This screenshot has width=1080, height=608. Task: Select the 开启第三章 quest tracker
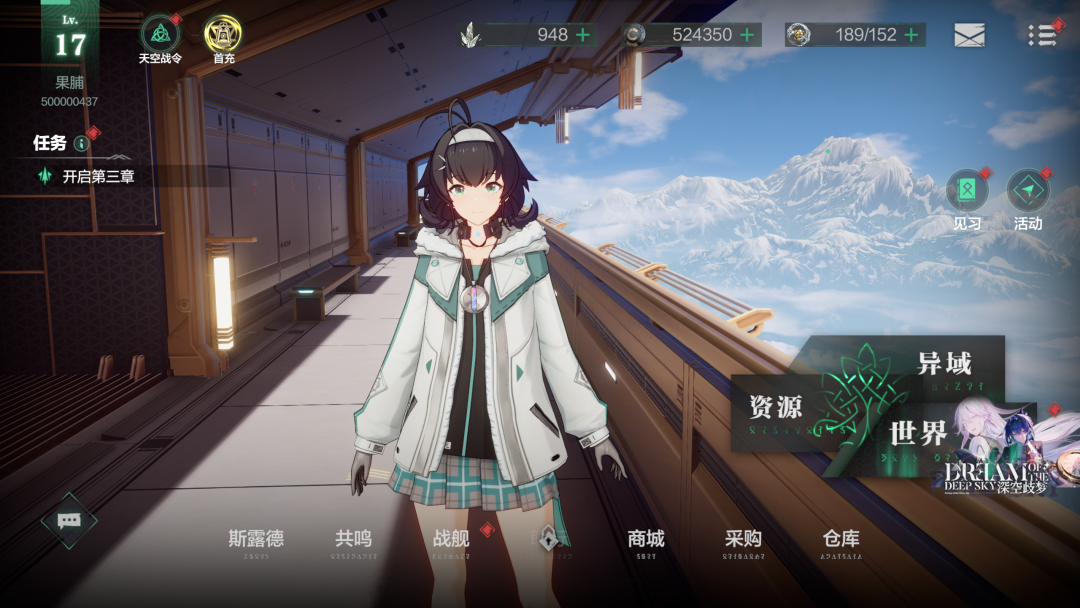(98, 177)
